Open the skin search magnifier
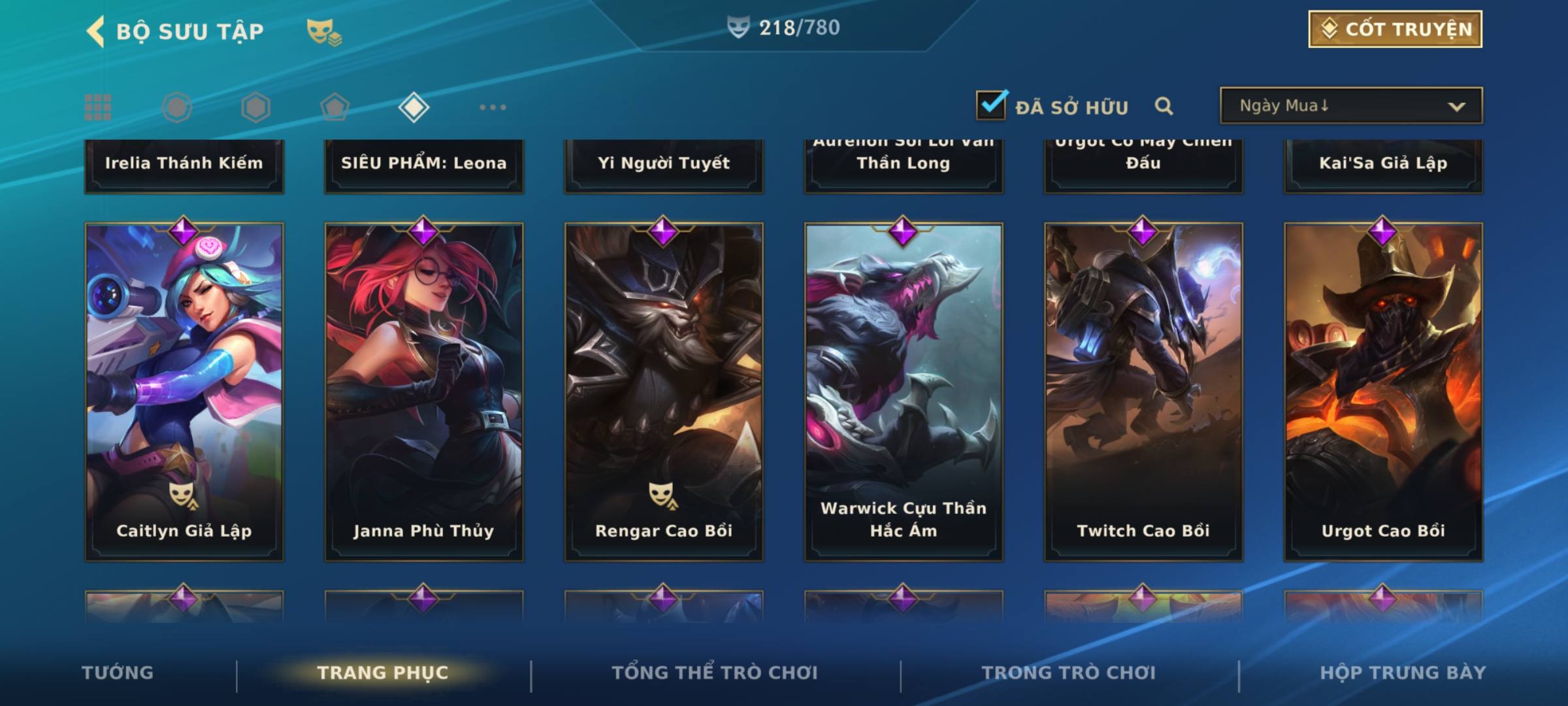 click(1164, 106)
